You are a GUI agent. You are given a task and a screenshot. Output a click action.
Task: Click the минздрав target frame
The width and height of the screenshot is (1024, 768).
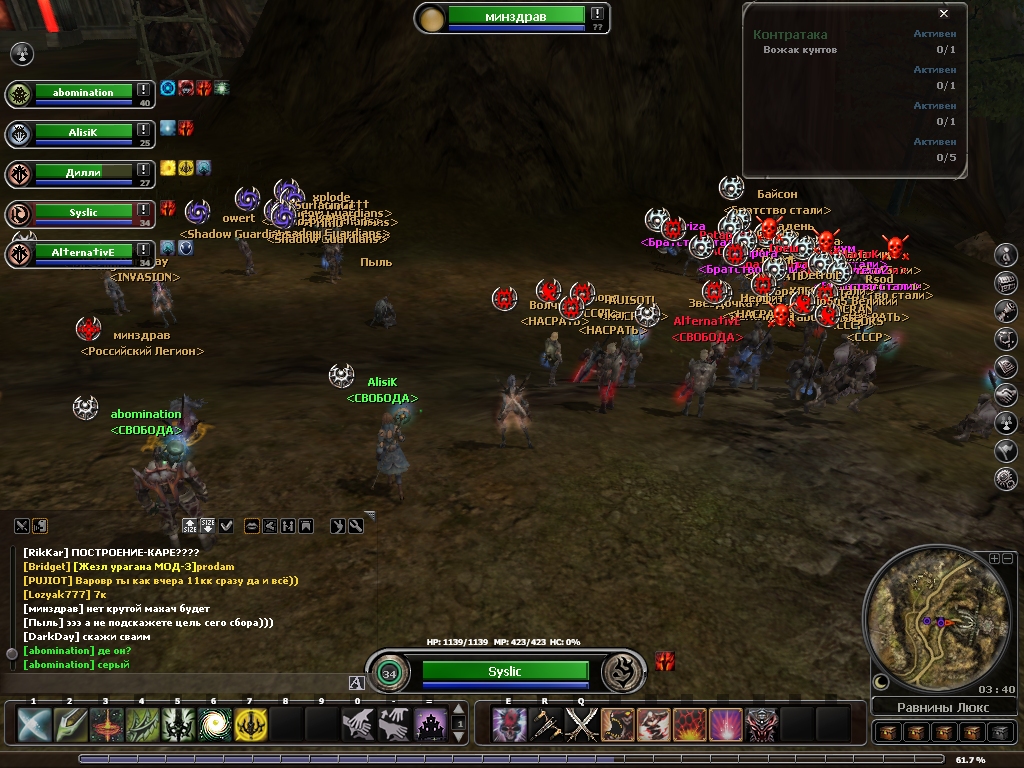pos(515,15)
